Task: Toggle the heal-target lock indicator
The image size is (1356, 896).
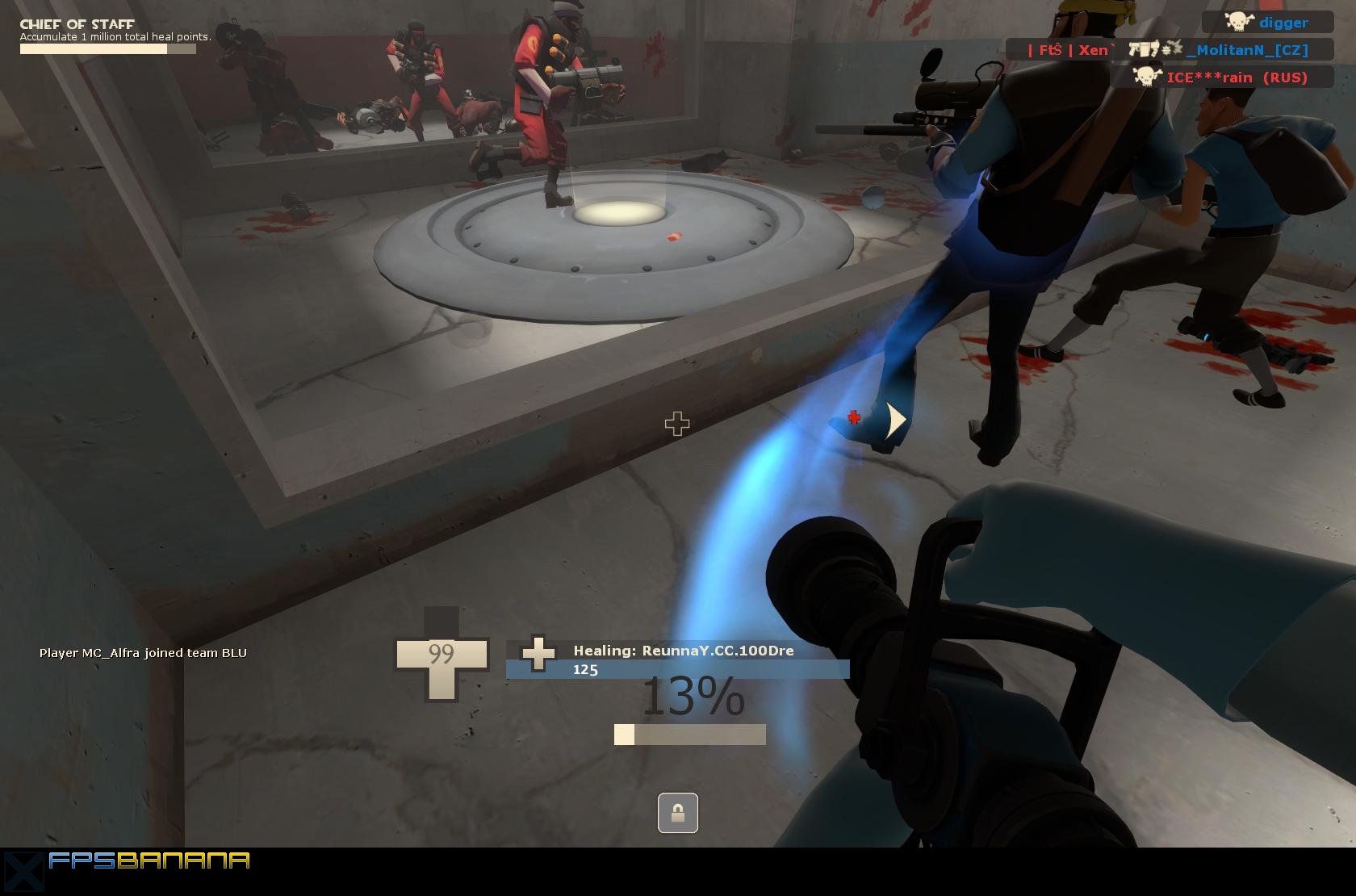Action: pyautogui.click(x=676, y=814)
